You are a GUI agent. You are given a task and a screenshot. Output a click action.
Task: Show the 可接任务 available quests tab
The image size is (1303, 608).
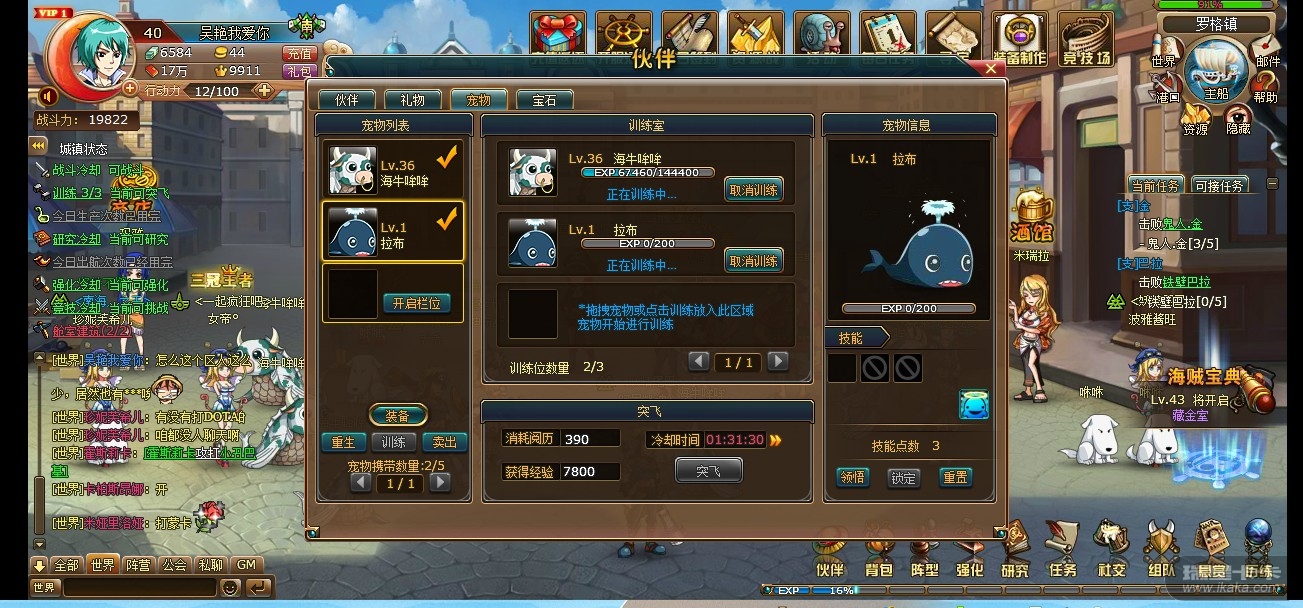point(1219,186)
